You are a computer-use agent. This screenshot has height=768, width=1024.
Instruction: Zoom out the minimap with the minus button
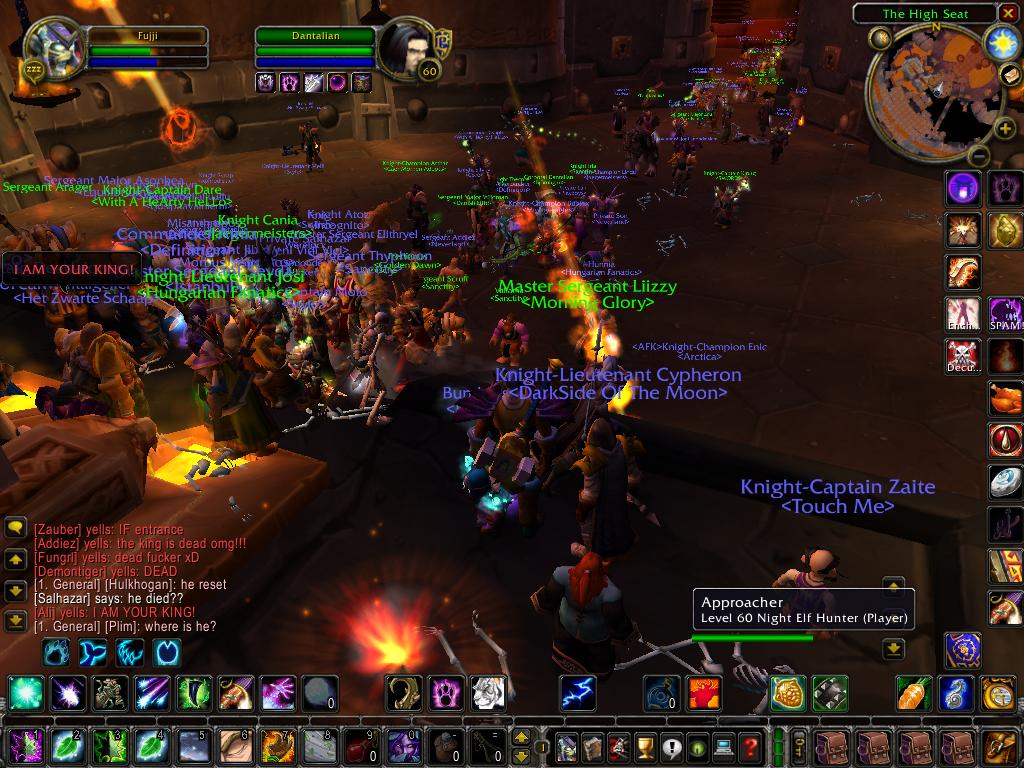(x=978, y=155)
